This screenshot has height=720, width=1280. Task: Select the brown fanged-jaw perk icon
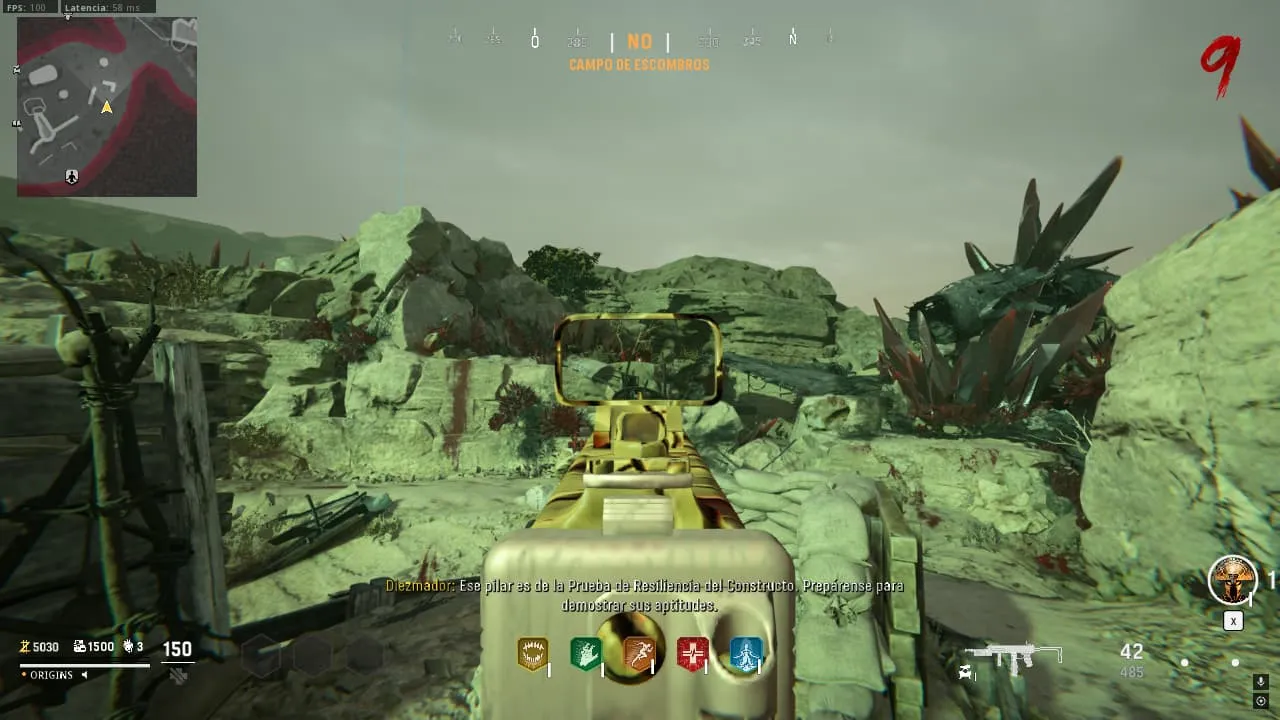click(533, 654)
